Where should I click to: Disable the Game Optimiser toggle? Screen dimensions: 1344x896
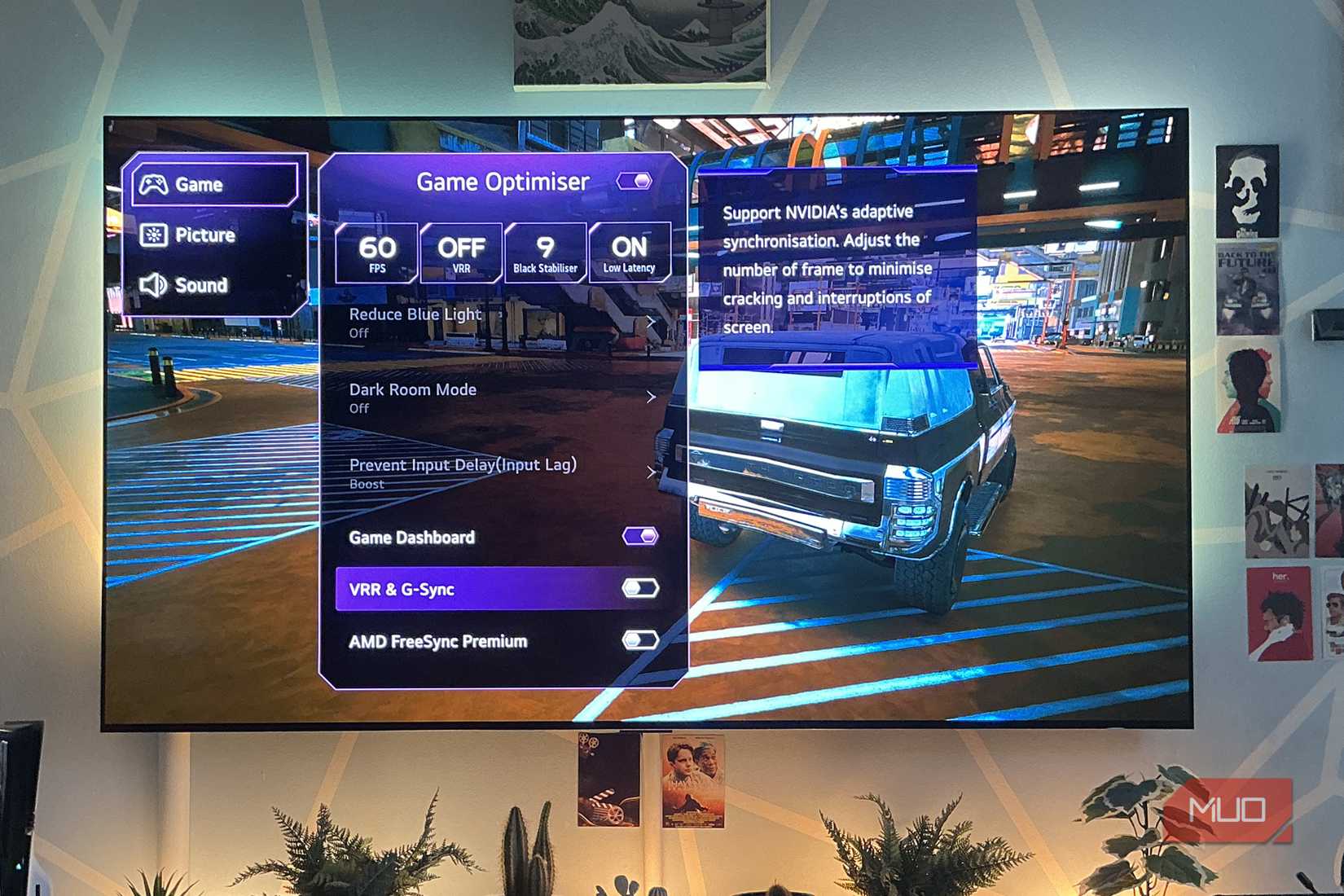(x=635, y=182)
